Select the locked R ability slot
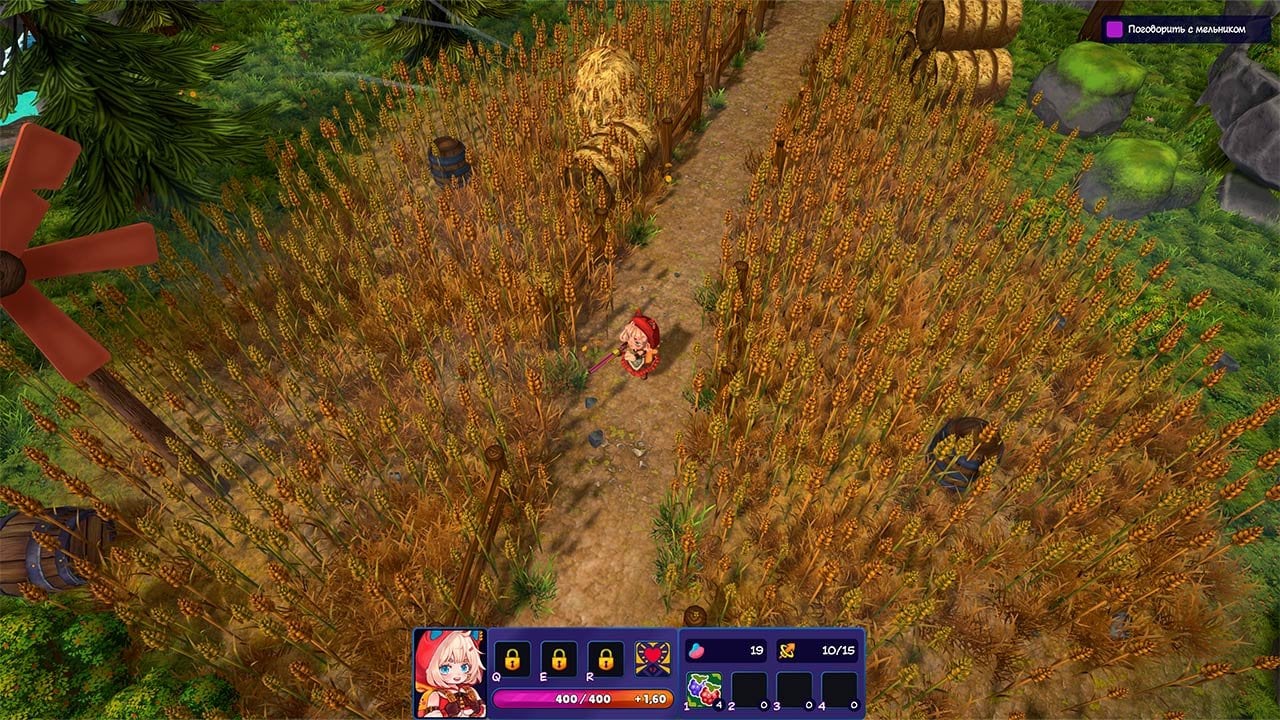The height and width of the screenshot is (720, 1280). [x=606, y=659]
